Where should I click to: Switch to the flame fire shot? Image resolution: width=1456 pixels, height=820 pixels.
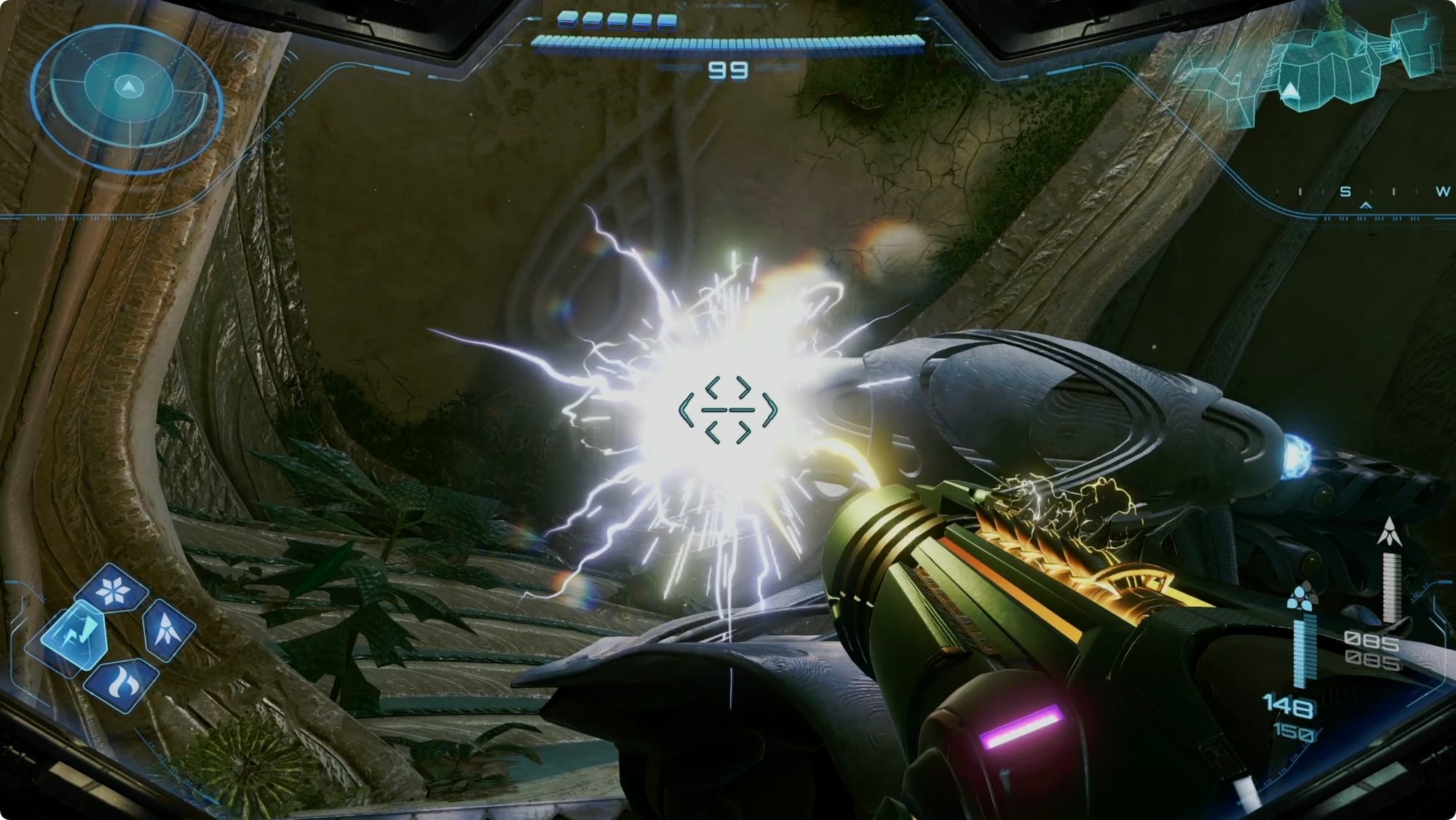coord(119,684)
